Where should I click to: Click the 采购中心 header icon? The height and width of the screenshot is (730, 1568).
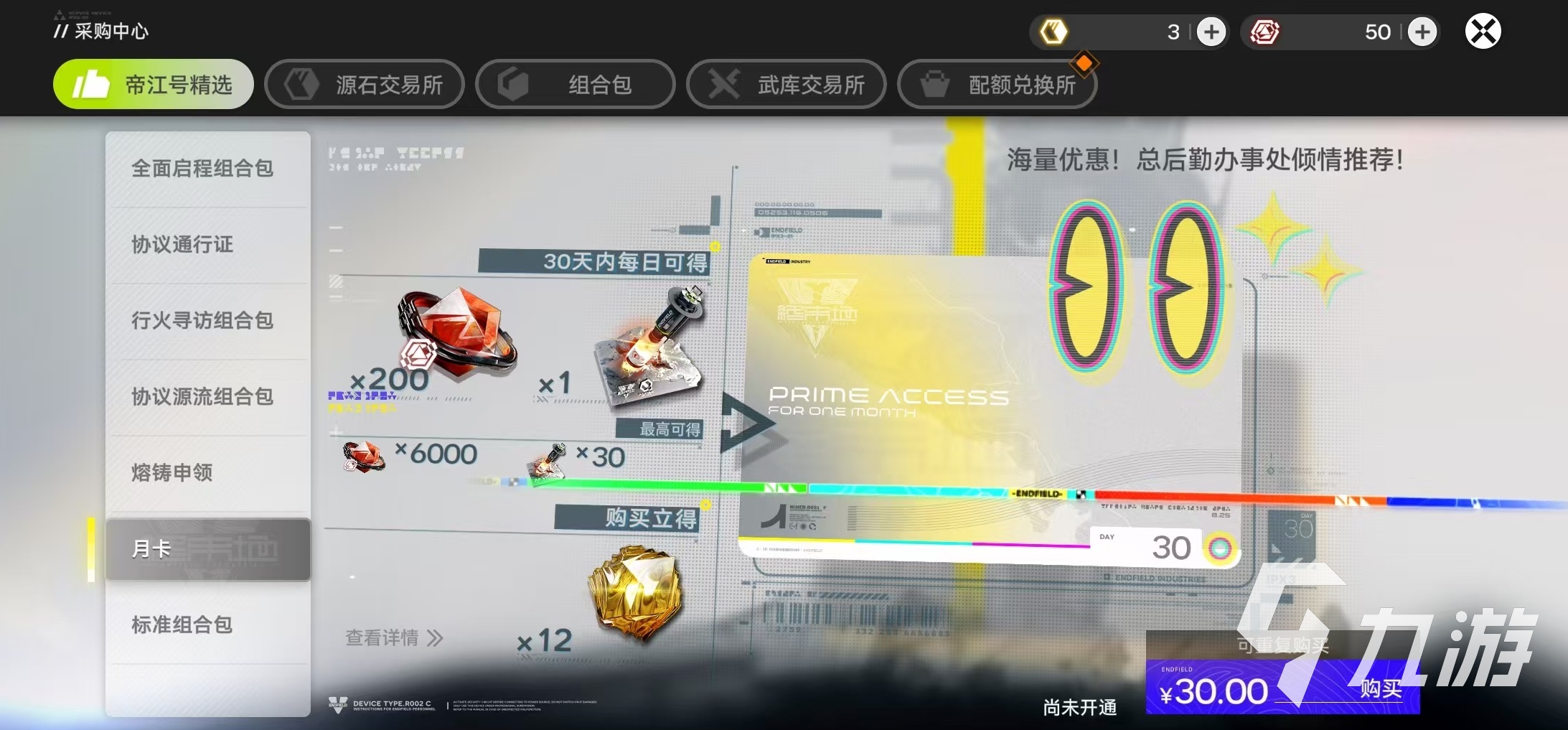[61, 30]
